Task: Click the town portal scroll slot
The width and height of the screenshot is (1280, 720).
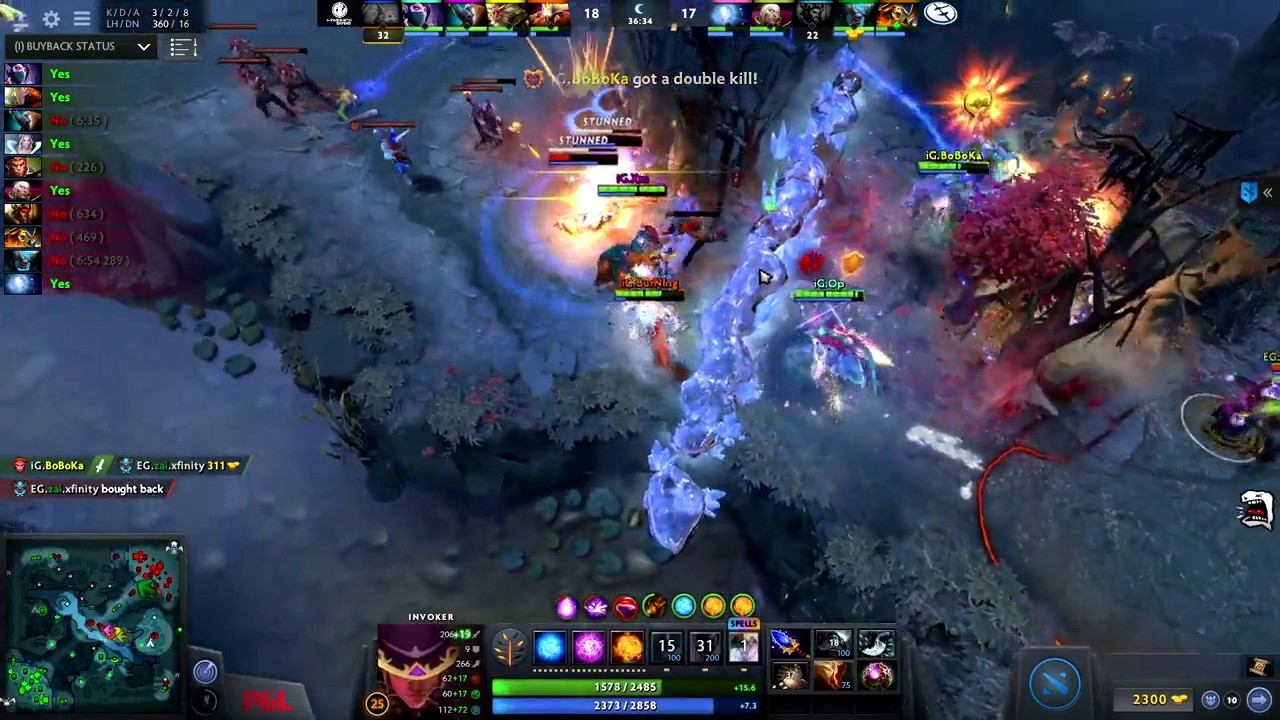Action: tap(1258, 667)
